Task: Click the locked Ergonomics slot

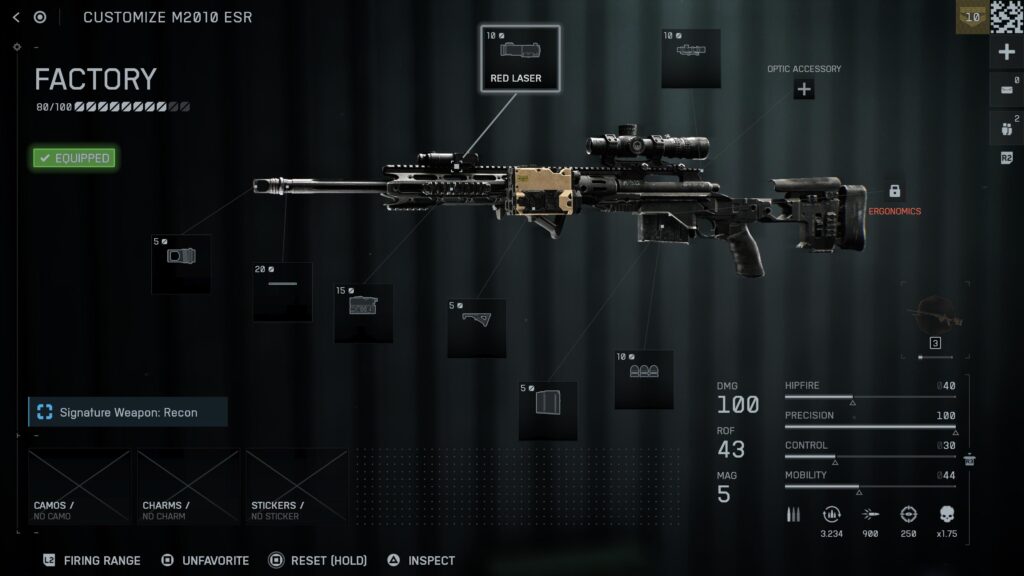Action: pyautogui.click(x=894, y=192)
